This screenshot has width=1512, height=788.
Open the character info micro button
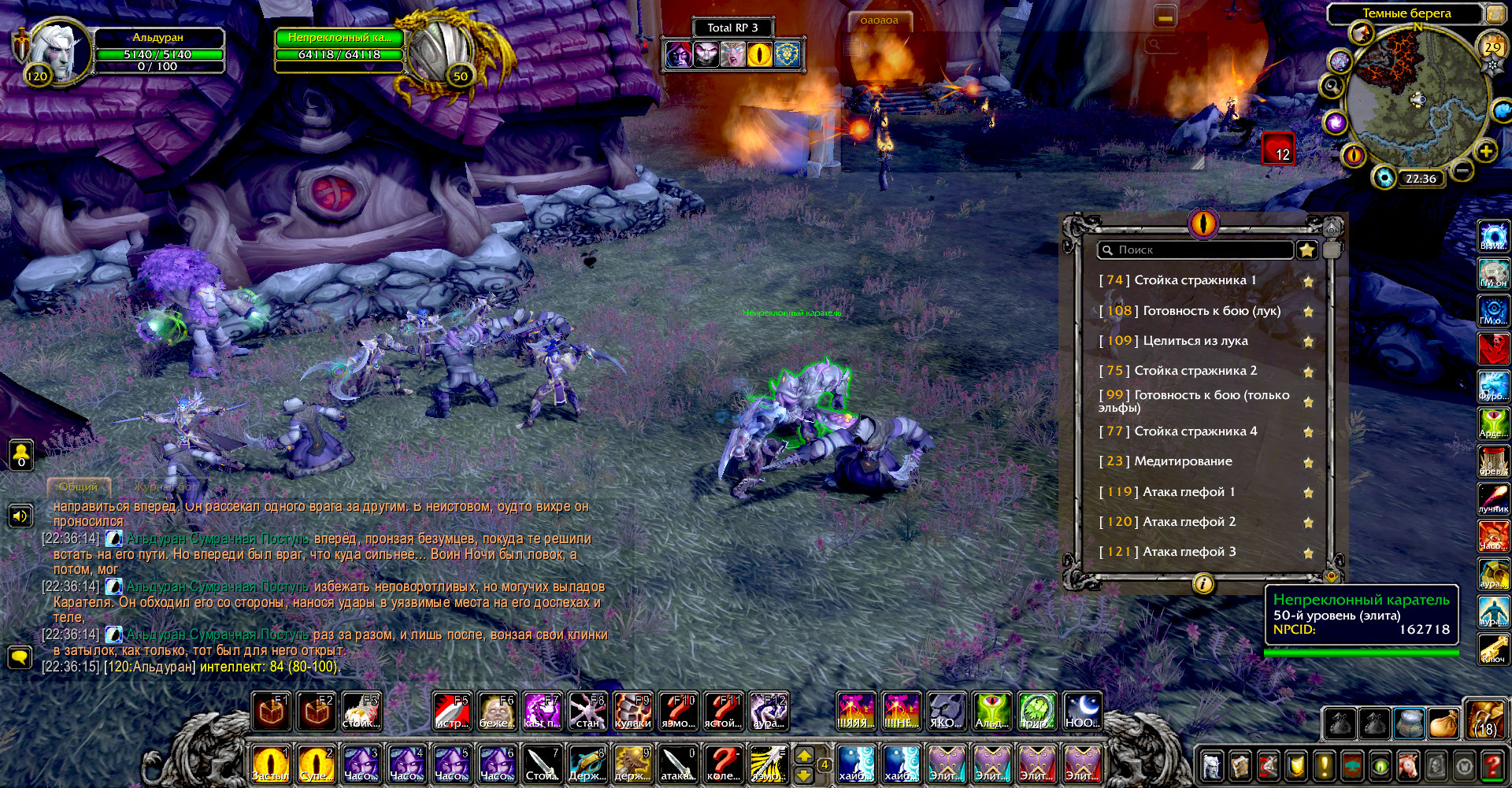pyautogui.click(x=1212, y=765)
